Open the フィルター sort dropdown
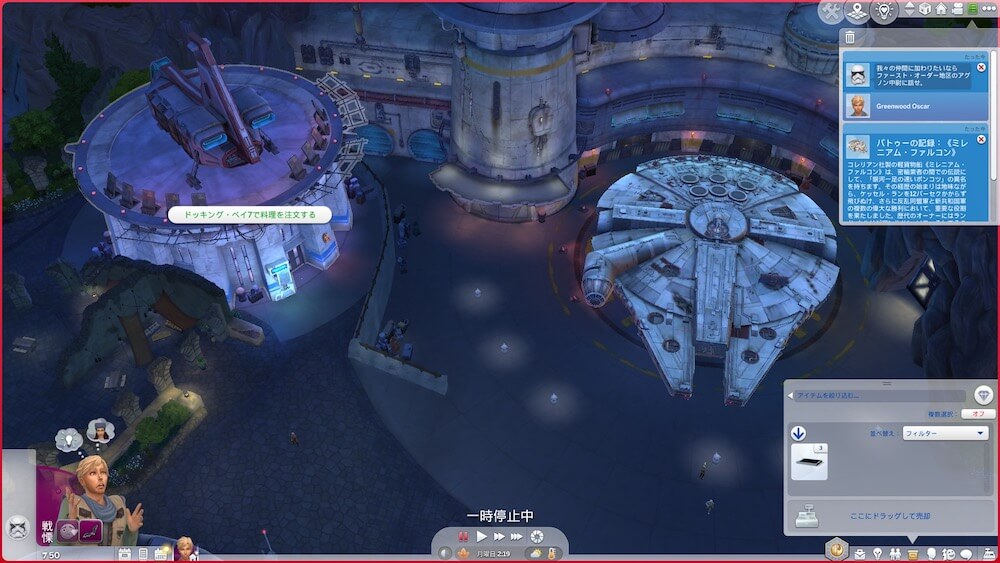The image size is (1000, 563). (x=944, y=434)
